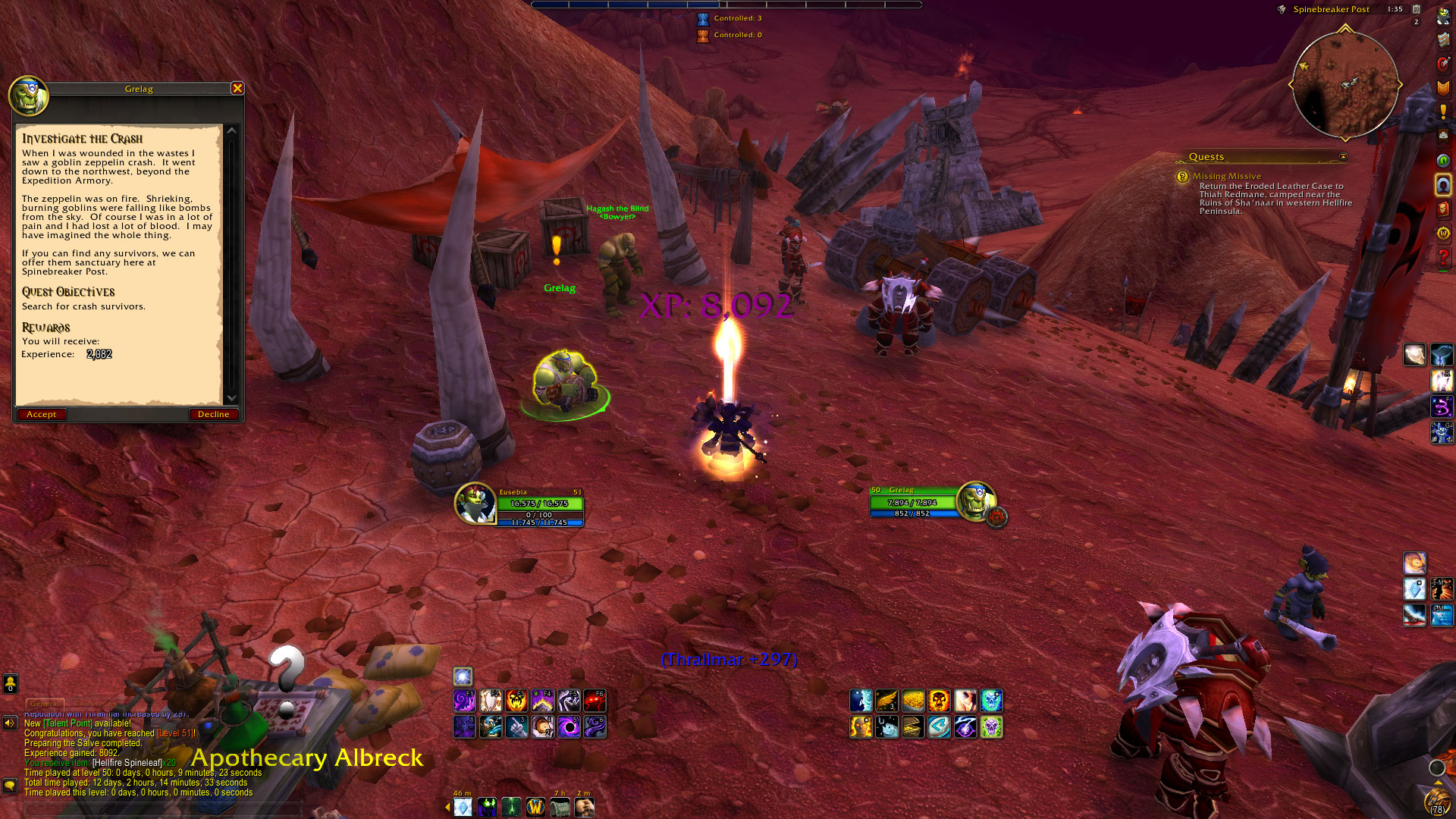Viewport: 1456px width, 819px height.
Task: Use the golden wing mount icon
Action: [x=886, y=700]
